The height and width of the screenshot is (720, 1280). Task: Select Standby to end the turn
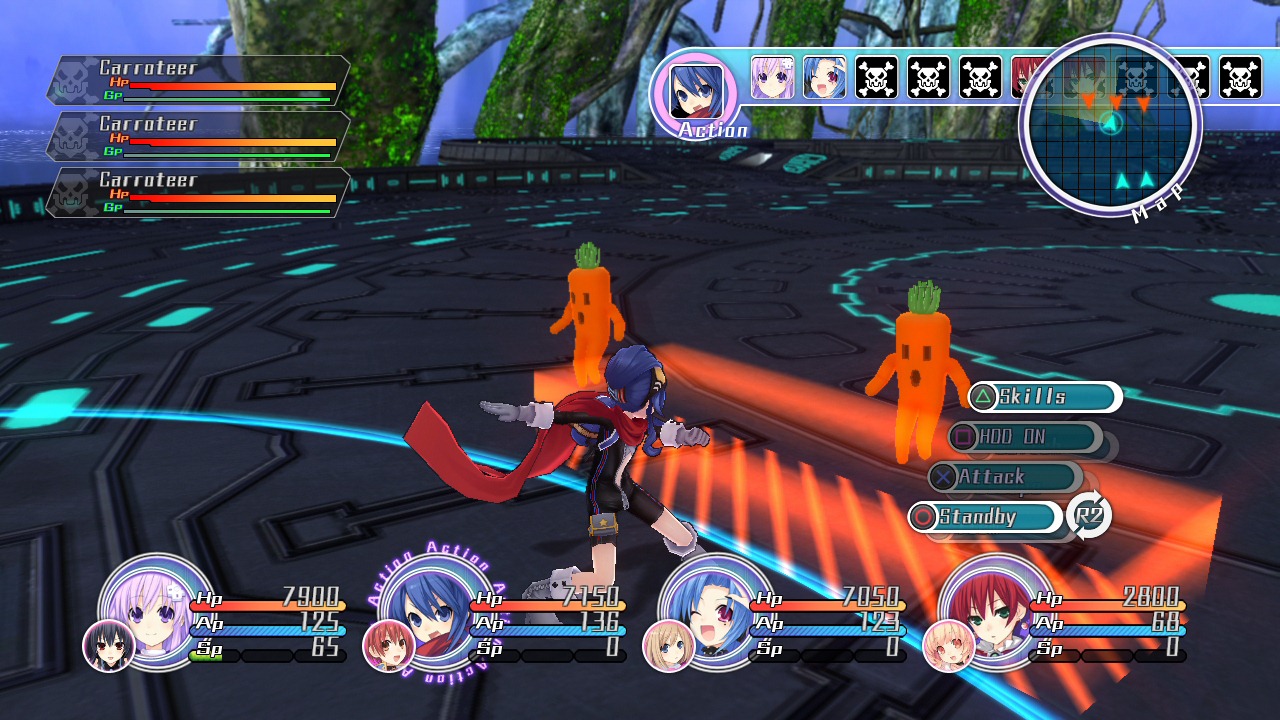[x=984, y=517]
